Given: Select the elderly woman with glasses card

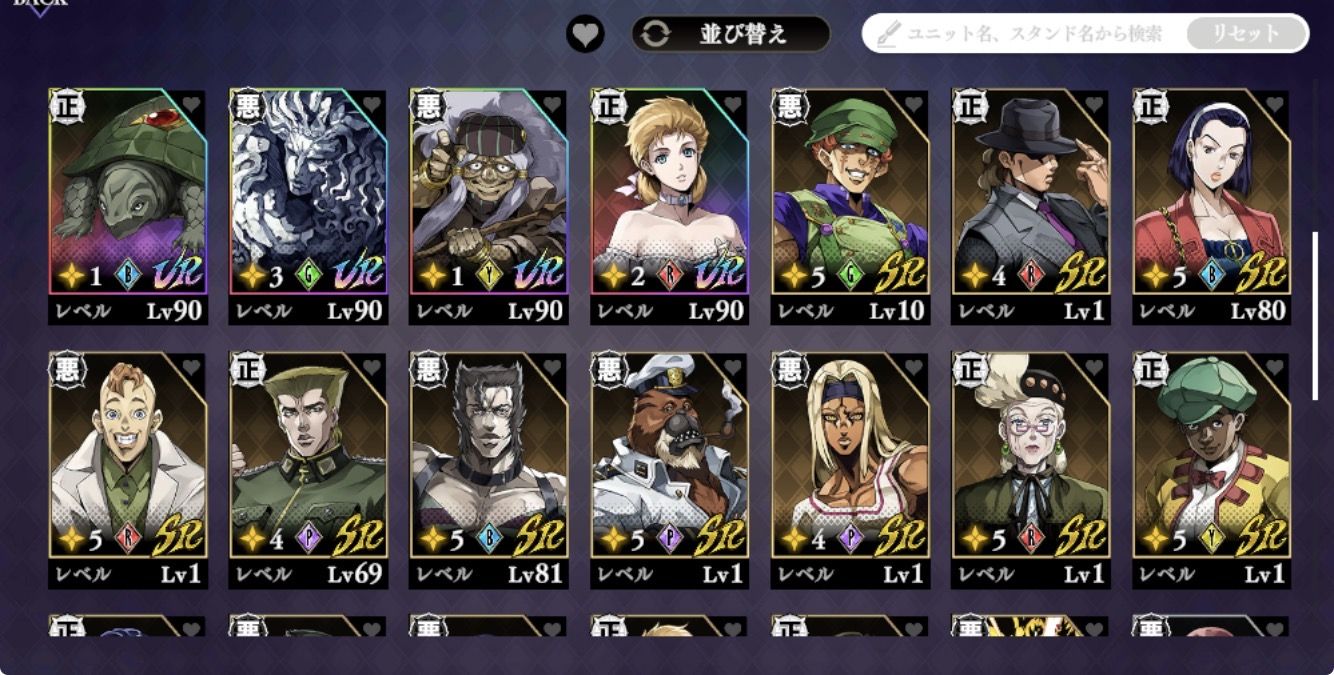Looking at the screenshot, I should [1030, 455].
